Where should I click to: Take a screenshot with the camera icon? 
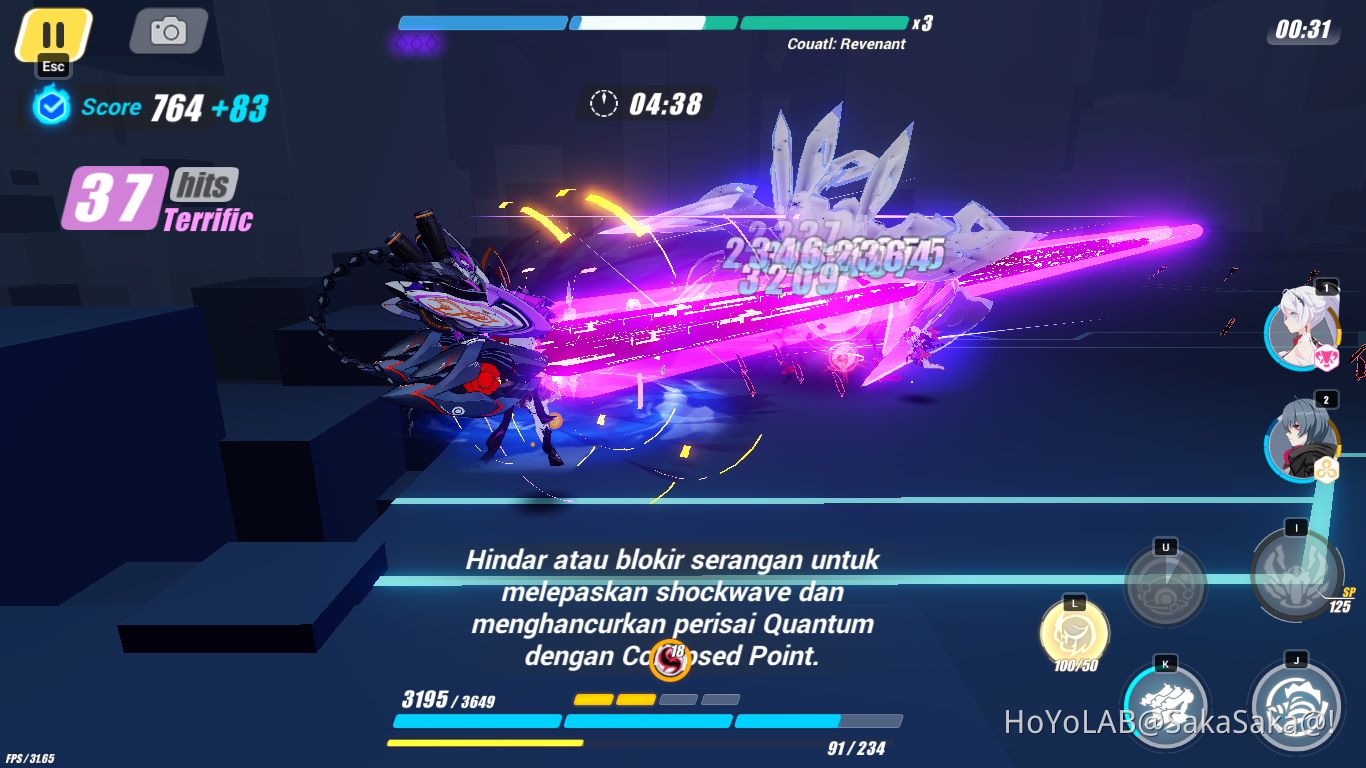tap(166, 31)
